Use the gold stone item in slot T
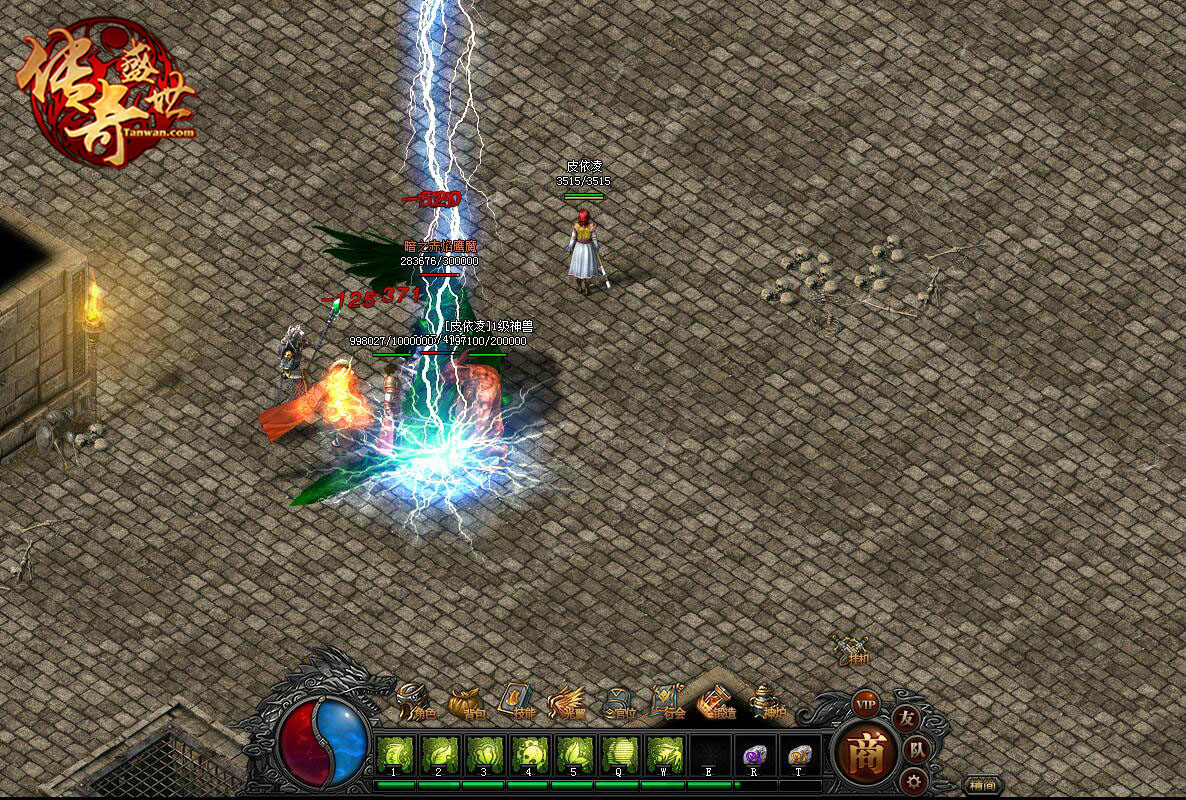 799,755
